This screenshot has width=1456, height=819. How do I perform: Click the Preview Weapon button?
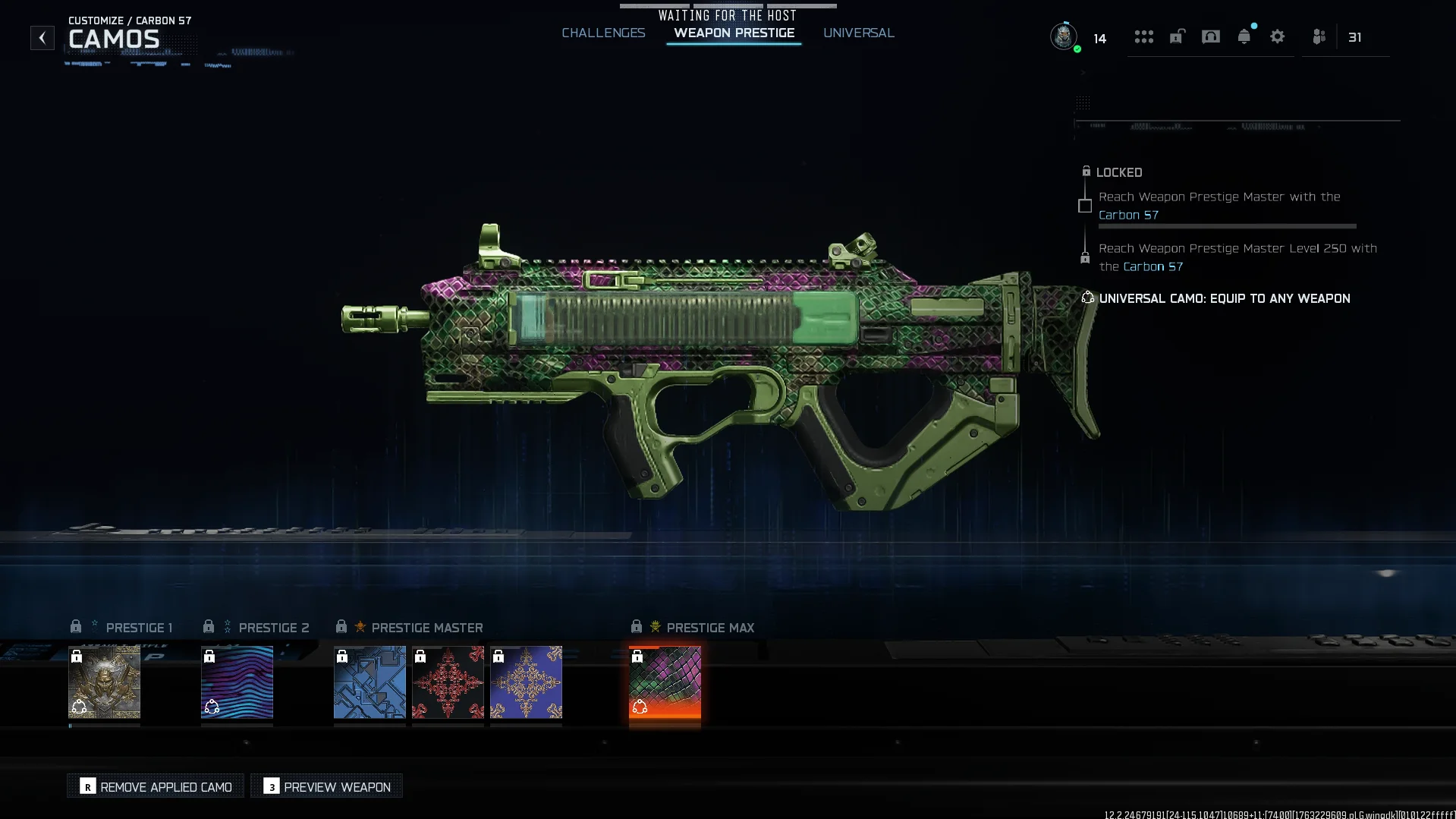[x=327, y=786]
